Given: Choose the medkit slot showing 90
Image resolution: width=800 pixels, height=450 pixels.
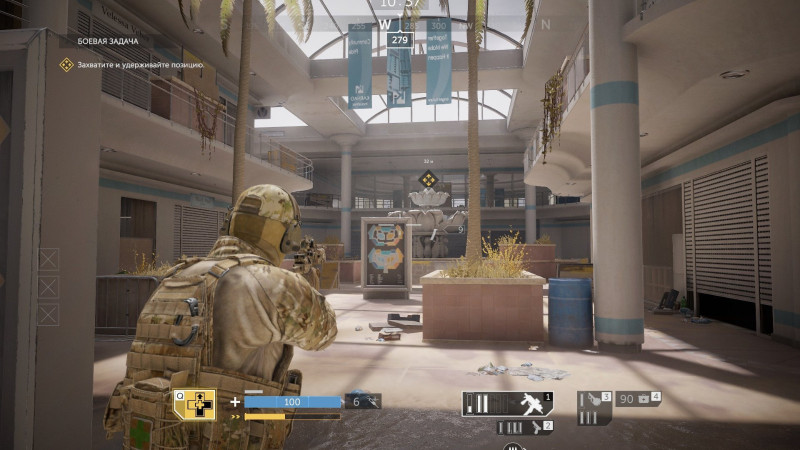Looking at the screenshot, I should (x=637, y=399).
